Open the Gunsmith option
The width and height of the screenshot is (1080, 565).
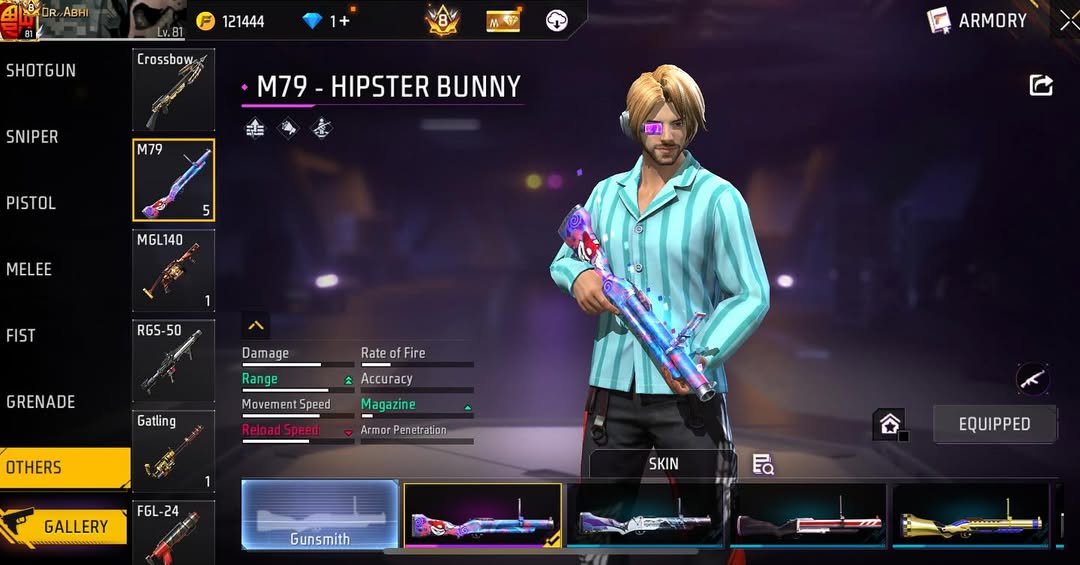(320, 515)
